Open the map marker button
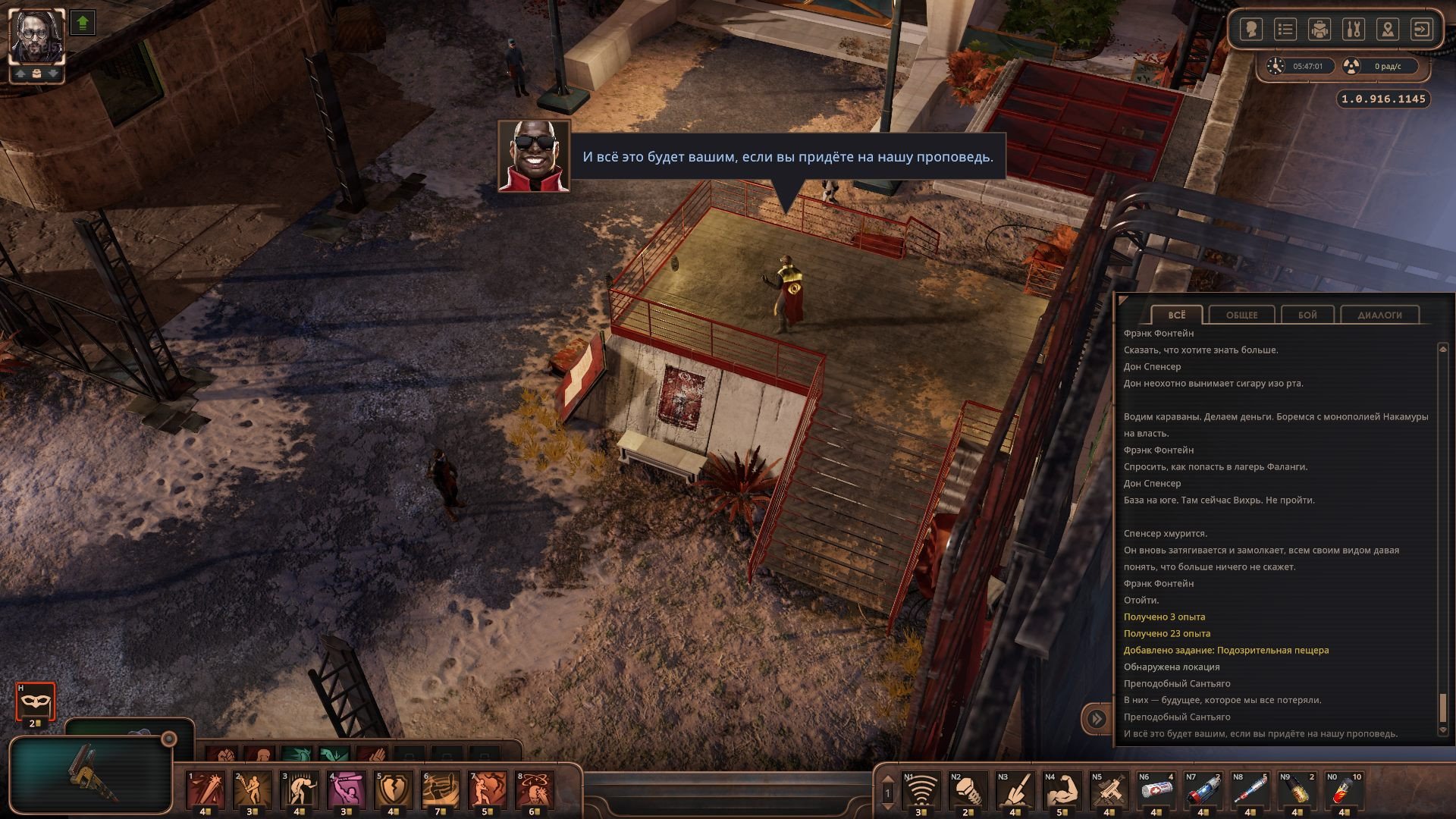 [x=1388, y=30]
